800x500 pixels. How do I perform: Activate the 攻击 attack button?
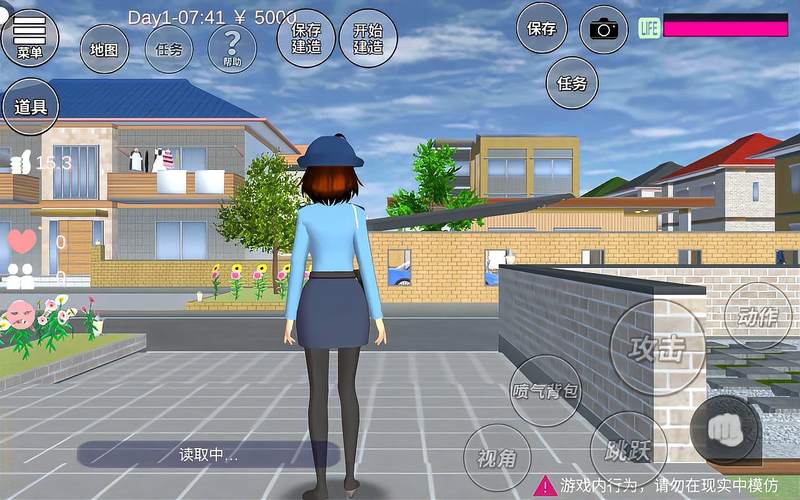click(x=657, y=346)
